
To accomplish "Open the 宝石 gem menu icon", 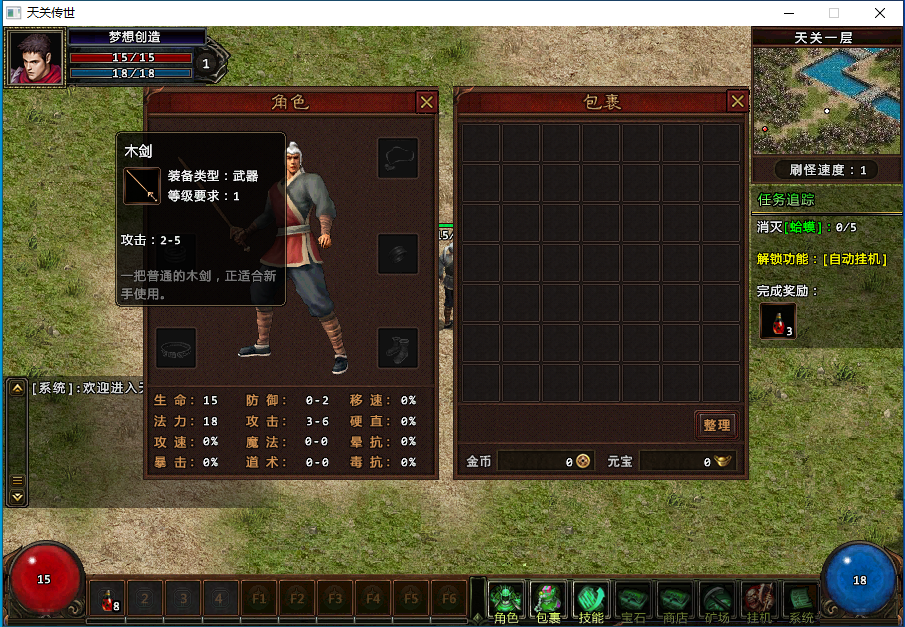I will (x=633, y=600).
